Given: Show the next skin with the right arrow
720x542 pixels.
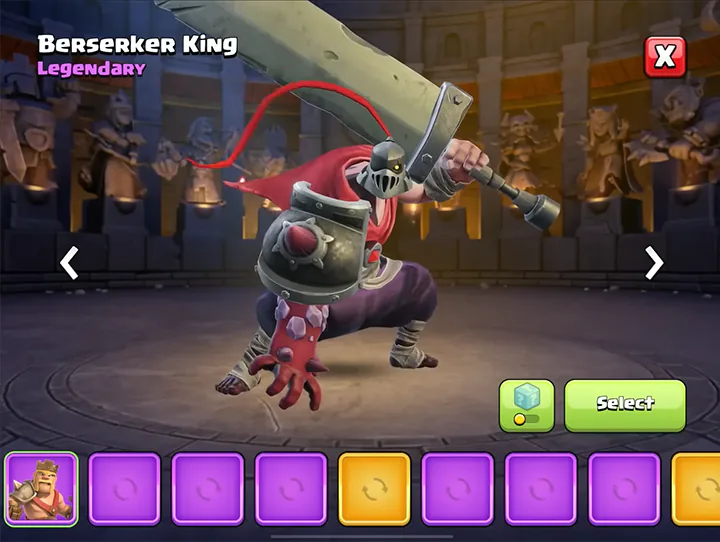Looking at the screenshot, I should click(x=654, y=263).
